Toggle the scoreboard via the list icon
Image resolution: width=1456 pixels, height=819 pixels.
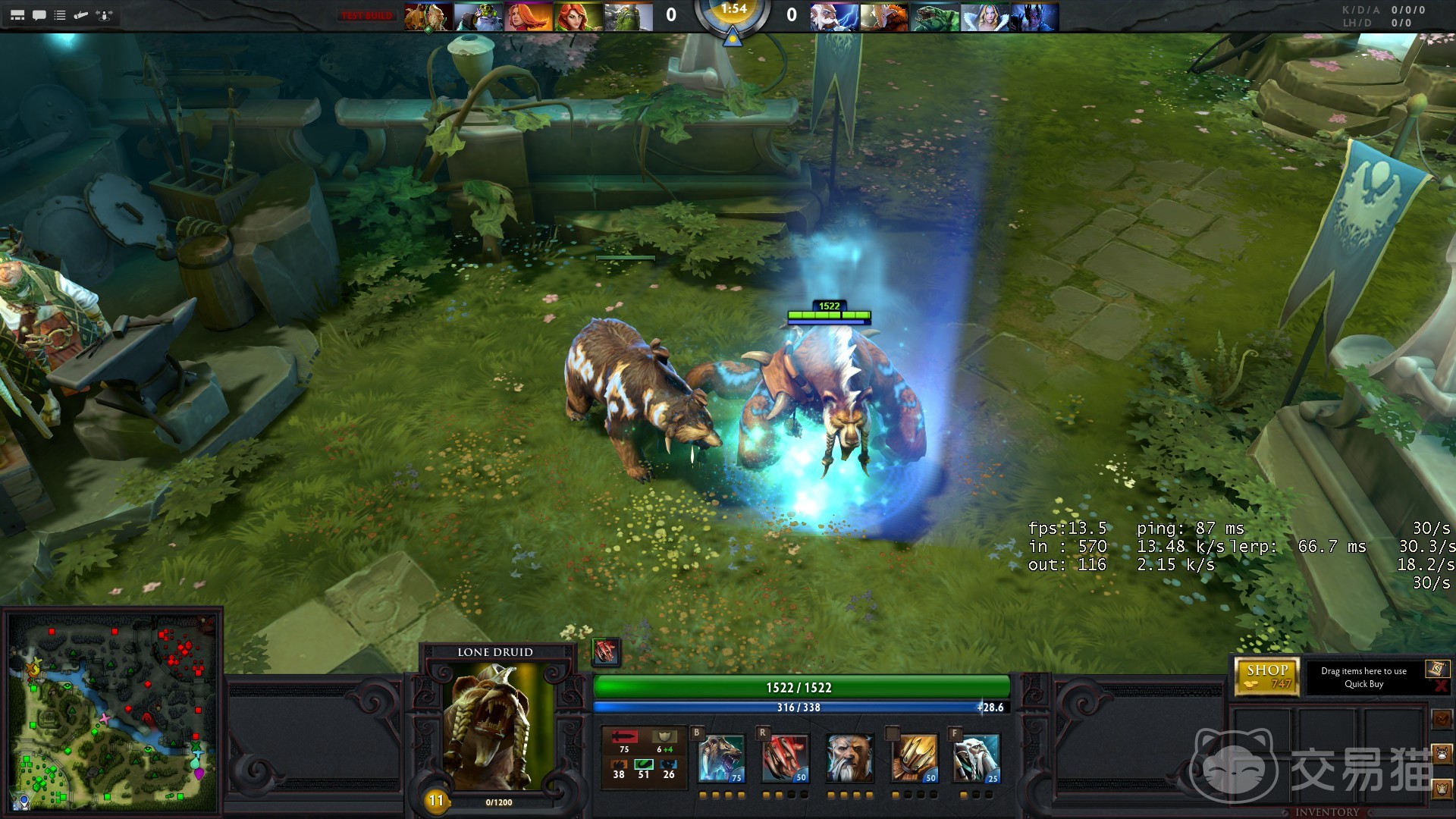click(60, 16)
